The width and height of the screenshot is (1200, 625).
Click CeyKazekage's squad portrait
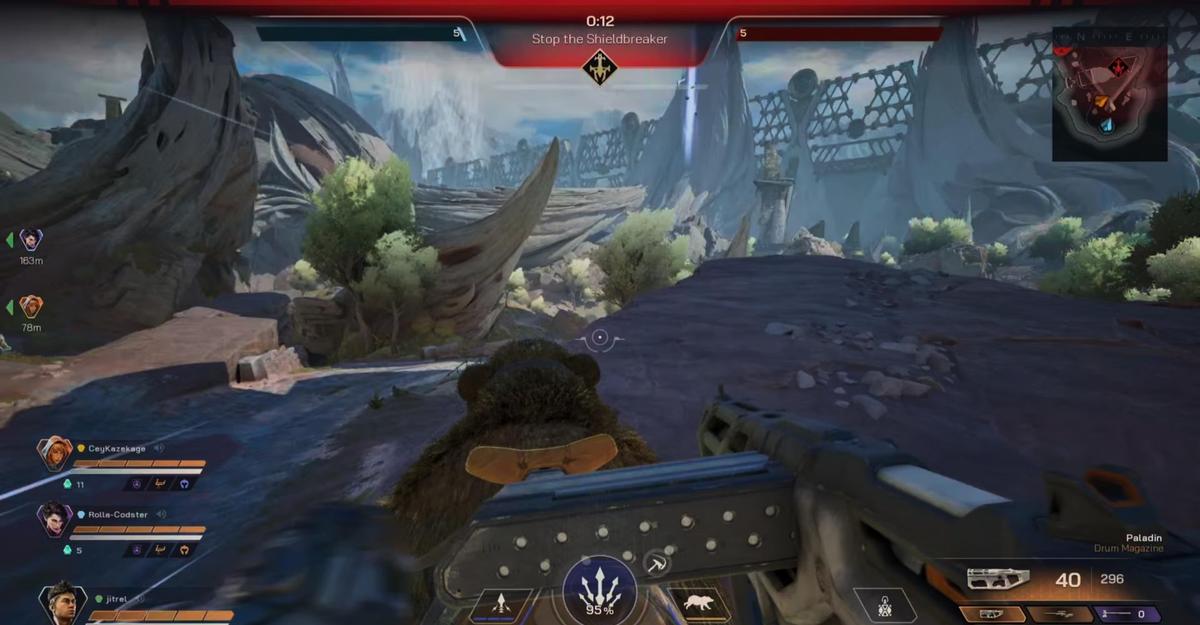click(x=54, y=455)
